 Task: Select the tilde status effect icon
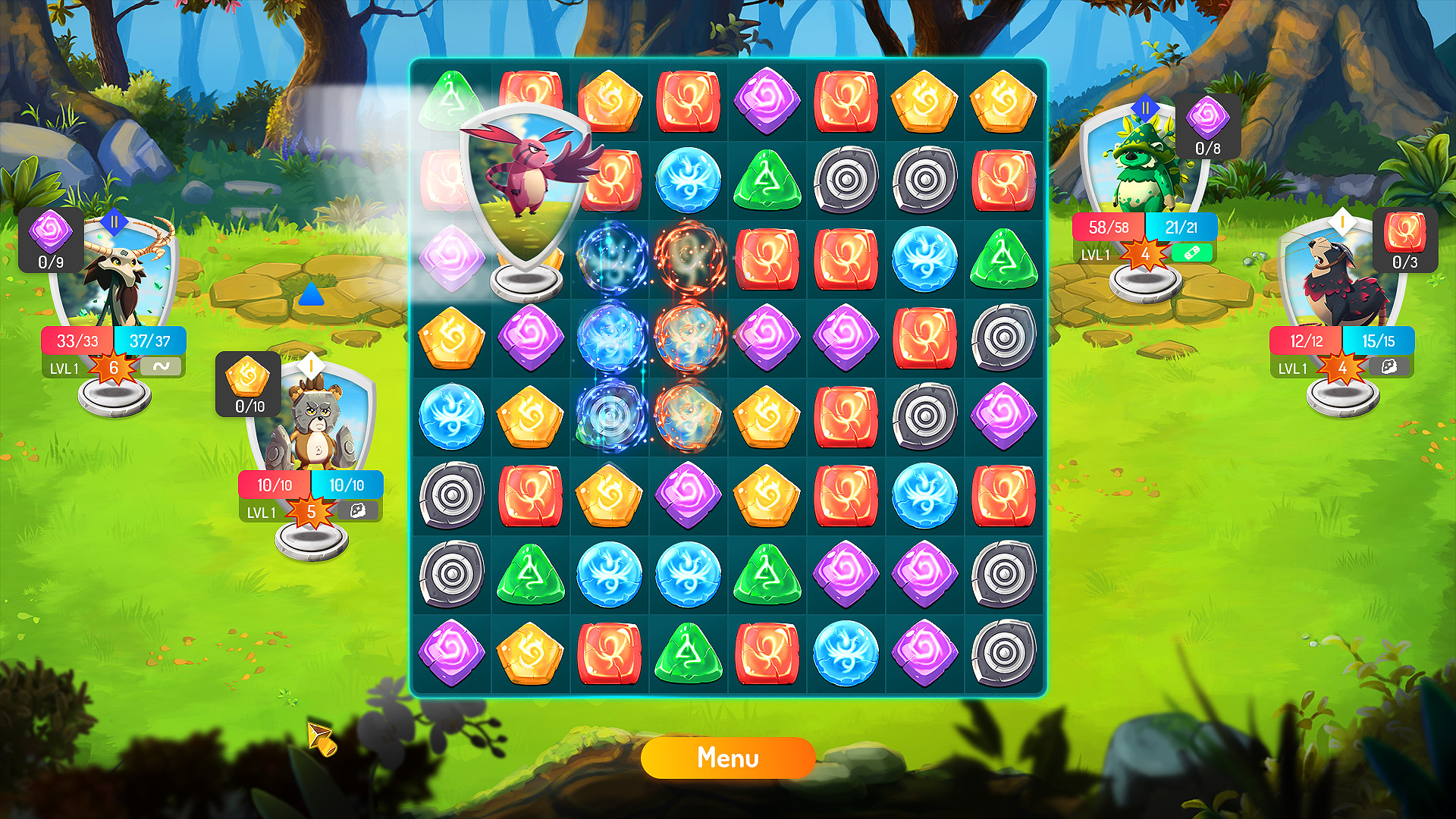click(162, 366)
